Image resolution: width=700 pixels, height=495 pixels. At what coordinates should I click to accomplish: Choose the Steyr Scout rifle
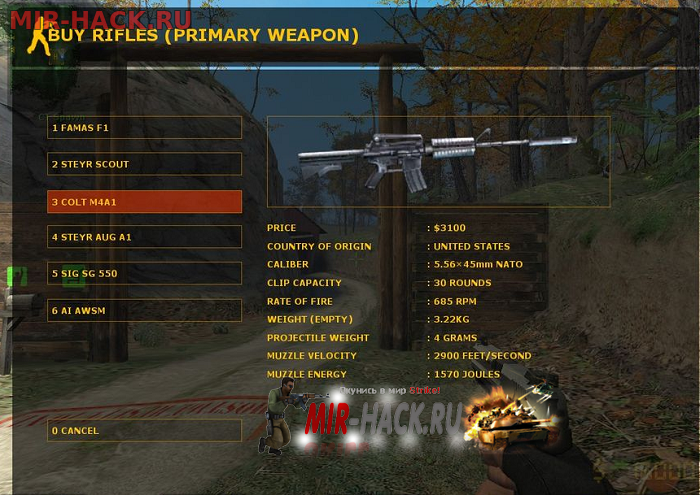point(144,164)
